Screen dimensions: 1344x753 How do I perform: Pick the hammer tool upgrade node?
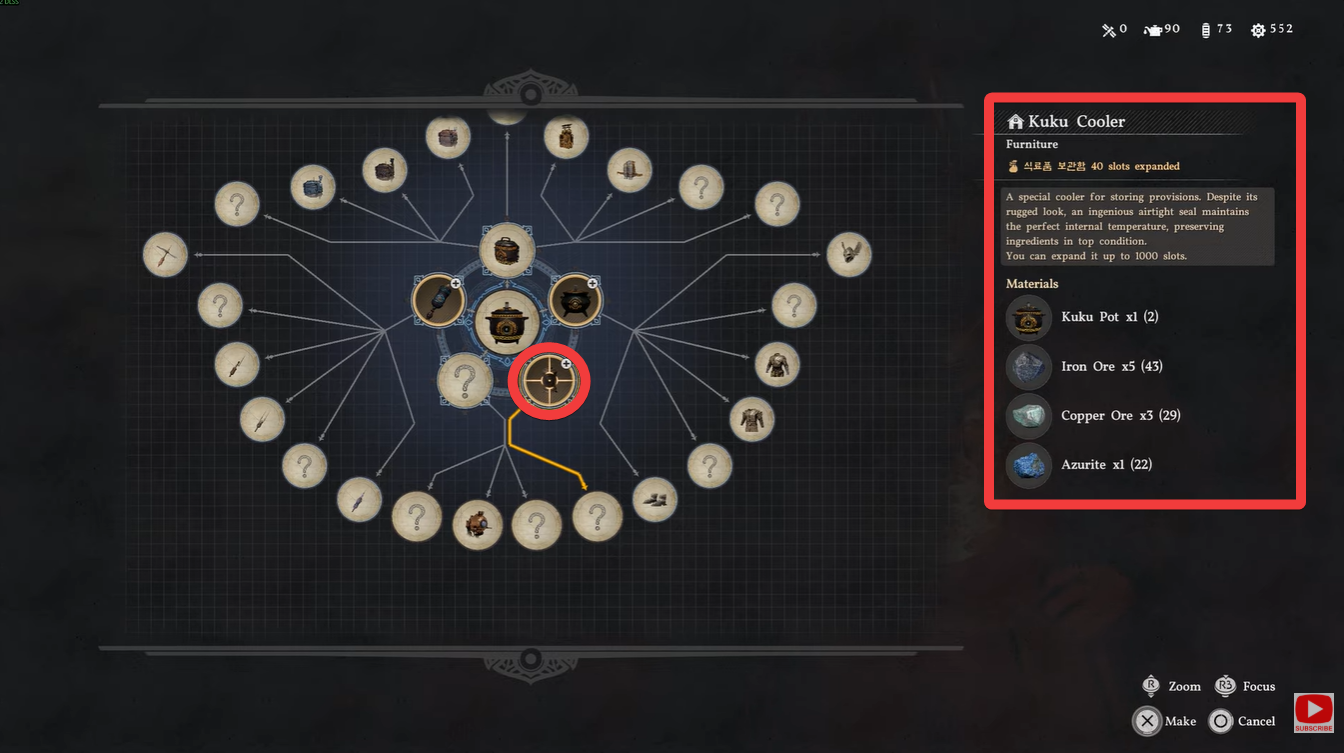tap(438, 300)
